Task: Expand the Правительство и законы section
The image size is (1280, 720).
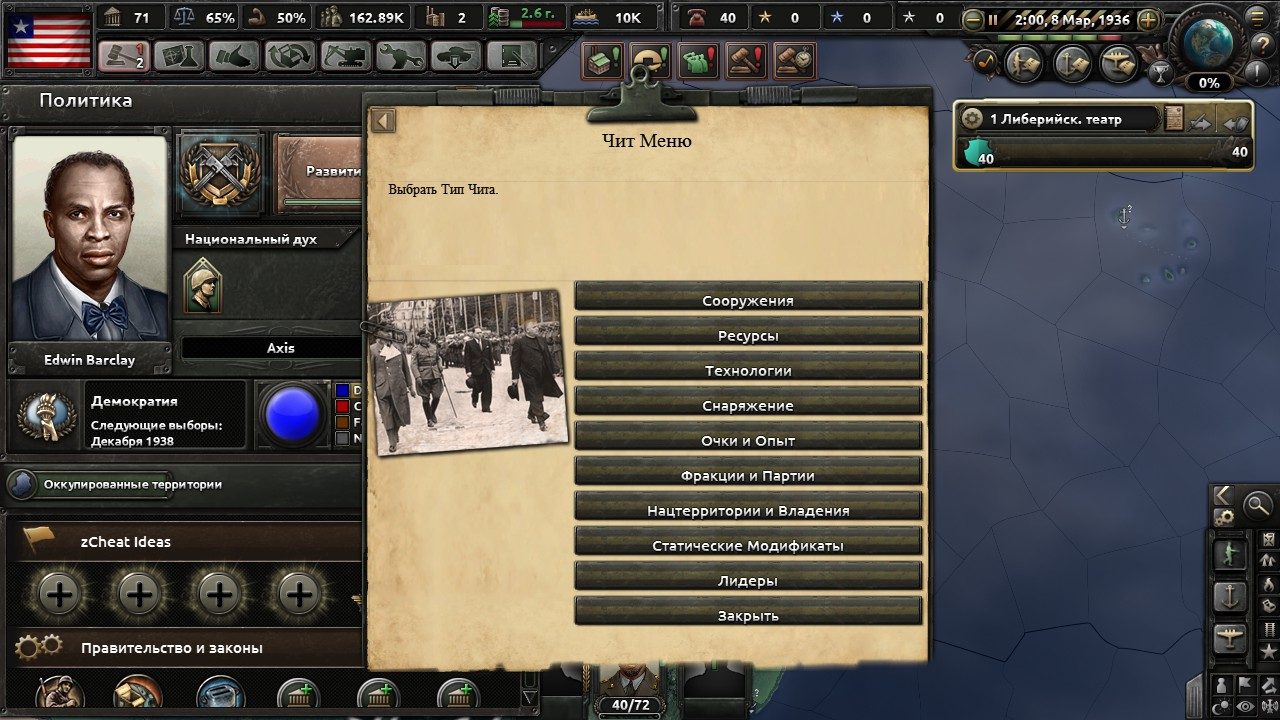Action: click(172, 648)
